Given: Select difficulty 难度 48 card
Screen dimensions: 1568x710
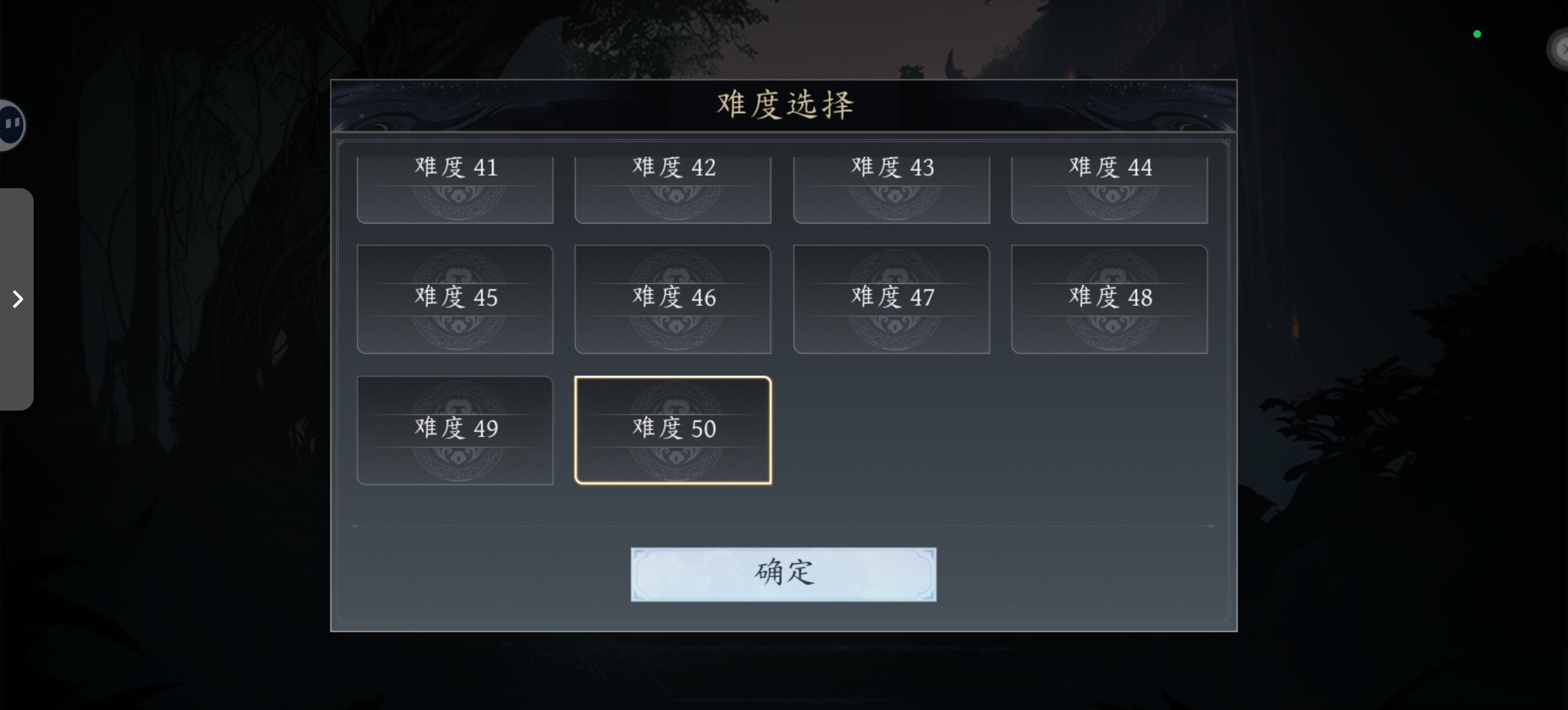Looking at the screenshot, I should (x=1110, y=298).
